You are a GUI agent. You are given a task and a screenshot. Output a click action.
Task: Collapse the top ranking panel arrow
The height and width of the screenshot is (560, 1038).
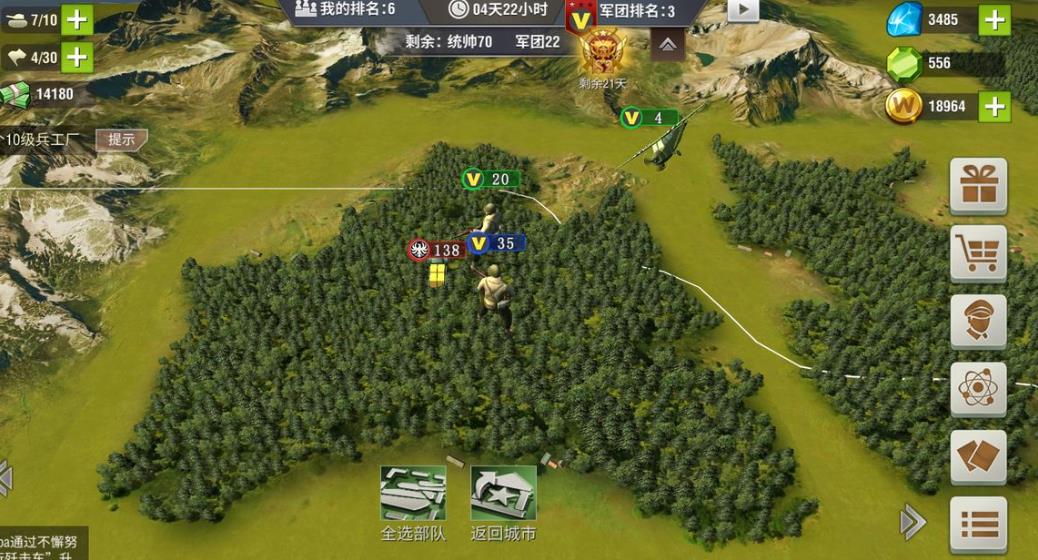(668, 43)
